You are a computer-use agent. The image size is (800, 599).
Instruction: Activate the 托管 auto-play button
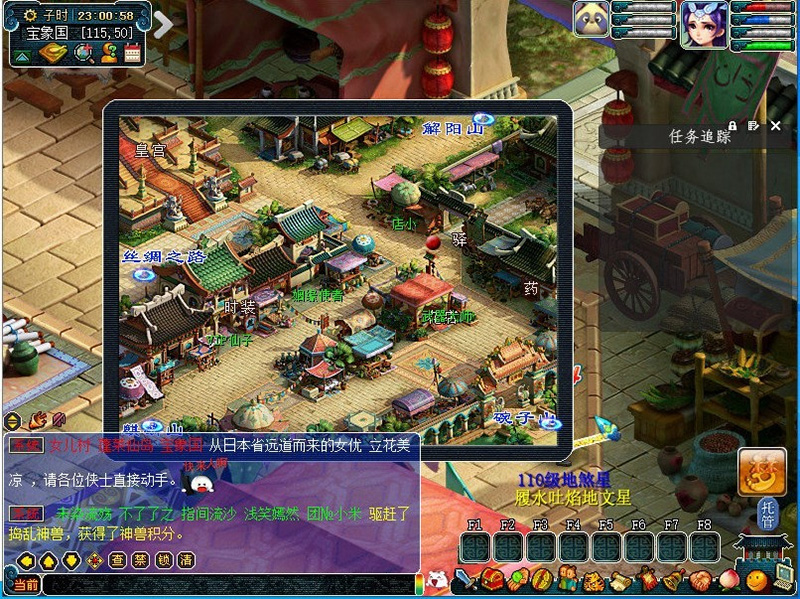click(x=767, y=513)
